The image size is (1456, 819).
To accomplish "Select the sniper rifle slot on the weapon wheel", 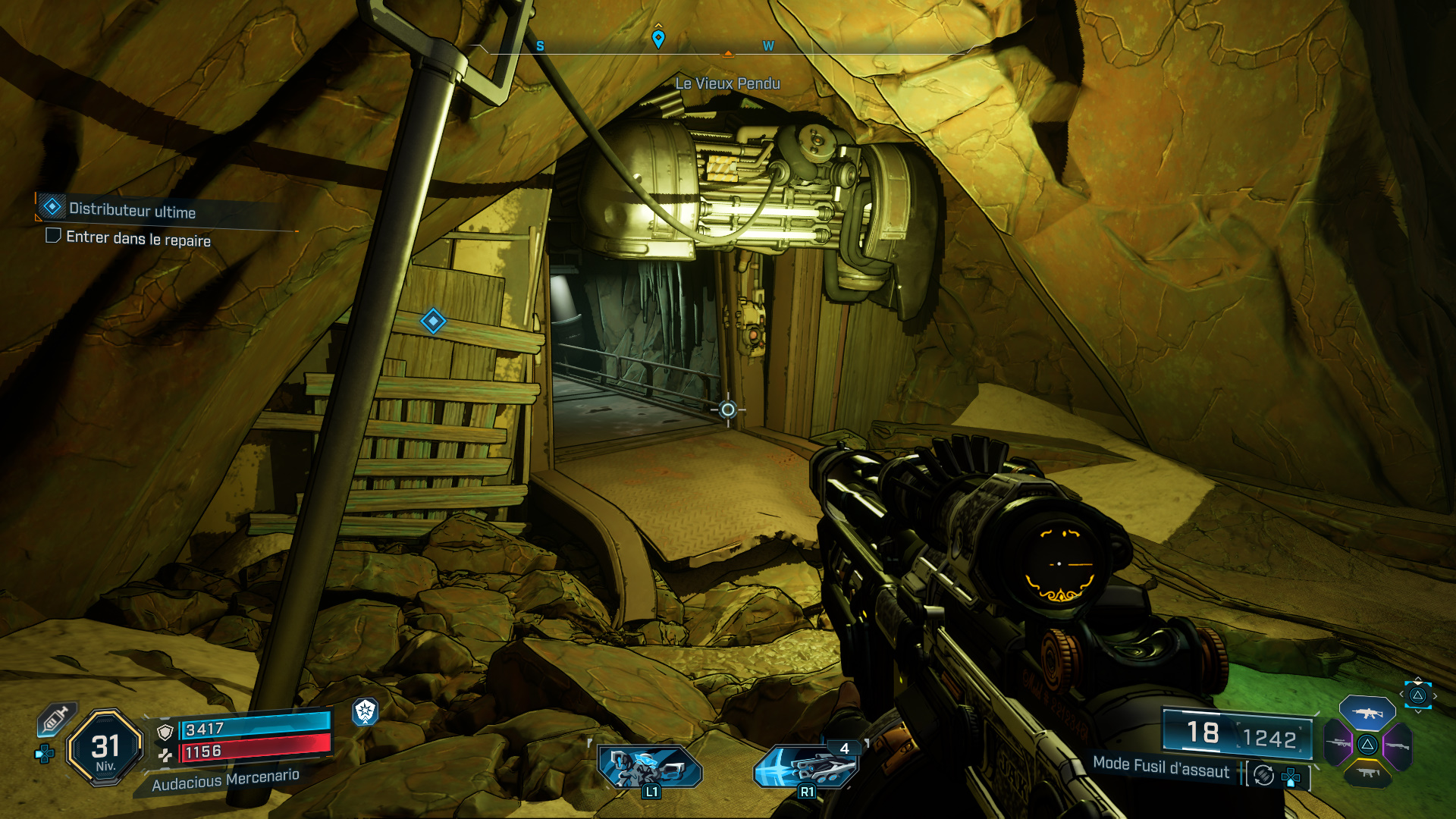I will pos(1337,744).
